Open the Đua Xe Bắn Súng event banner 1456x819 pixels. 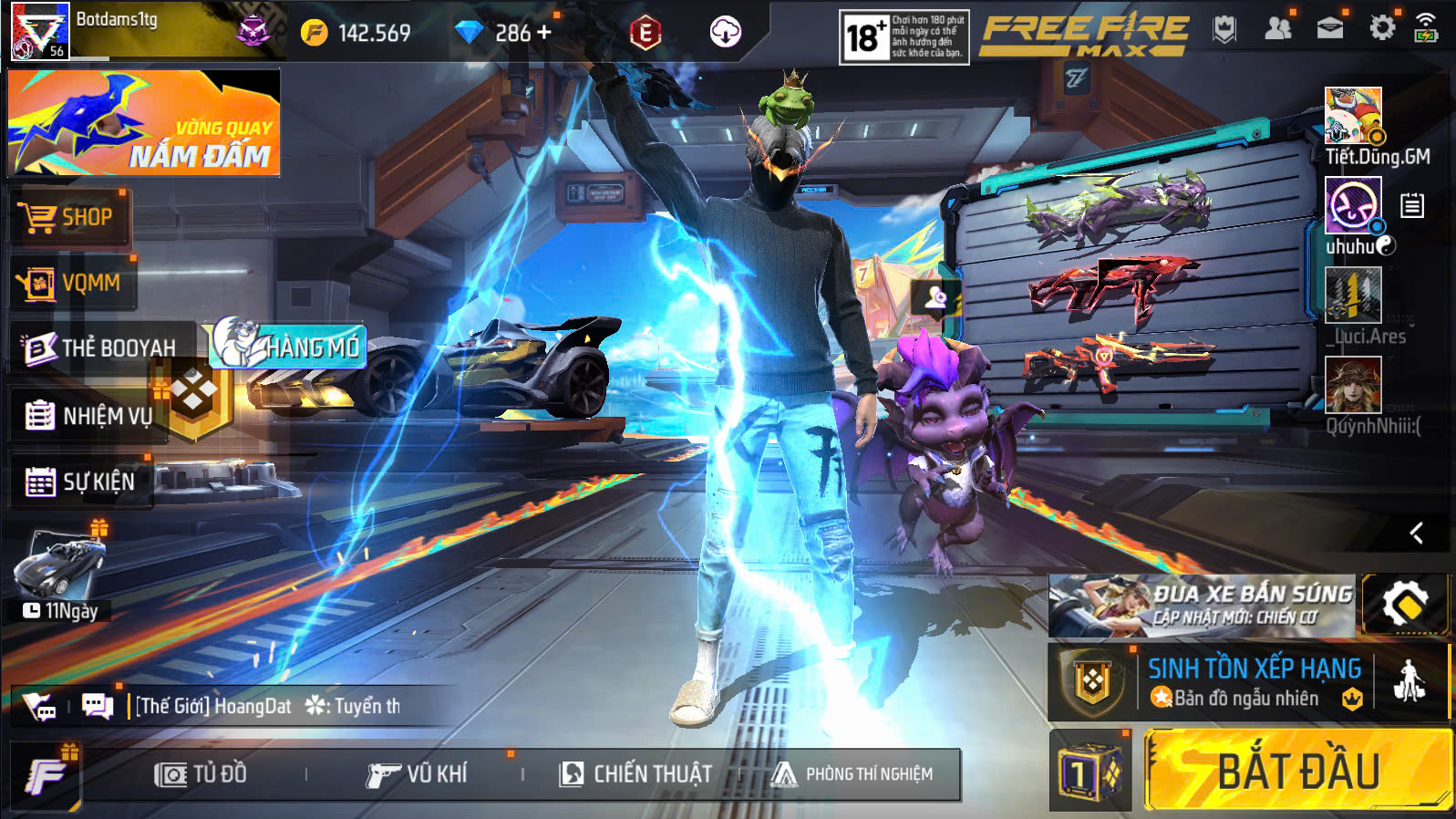point(1201,605)
